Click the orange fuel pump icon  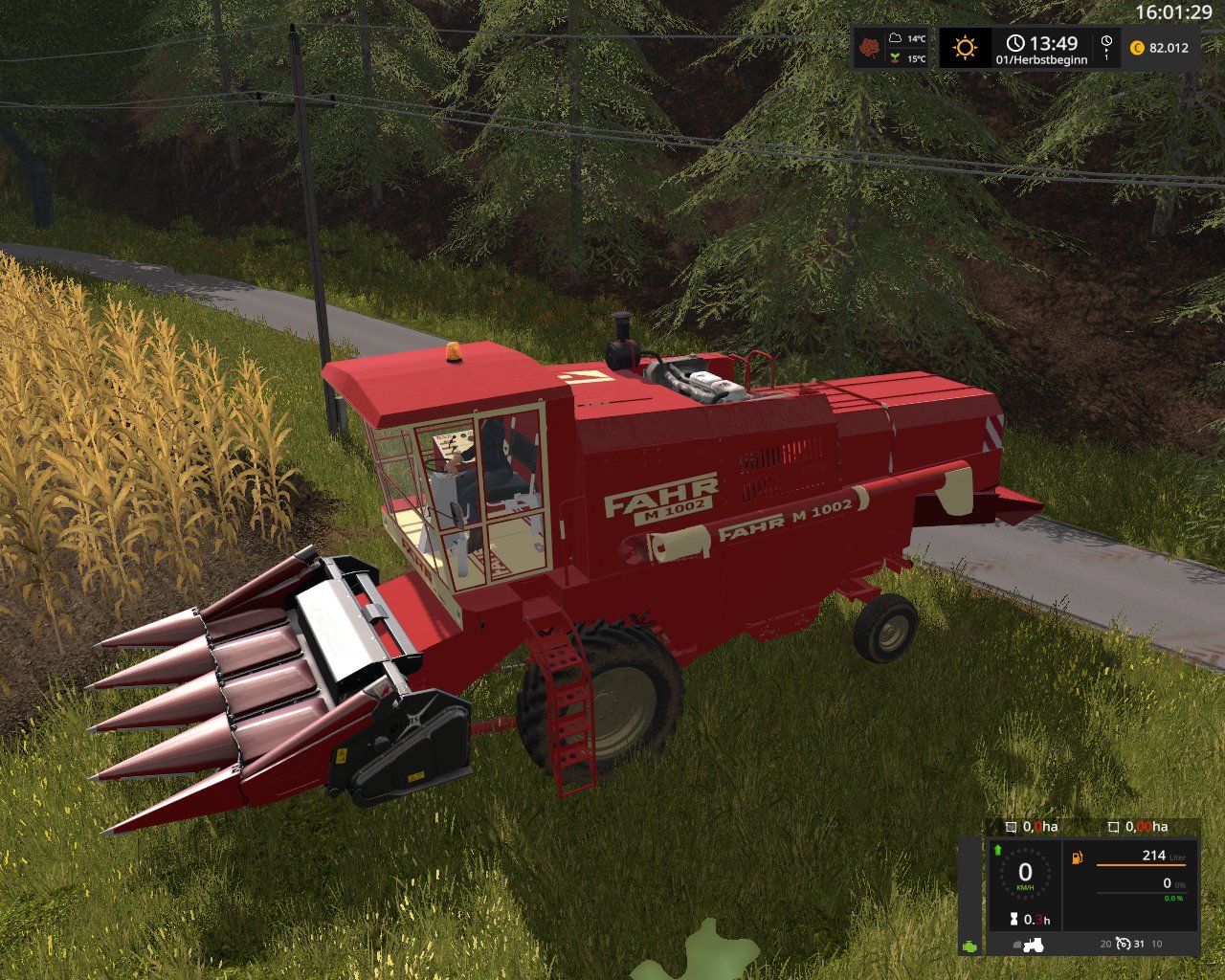pos(1078,857)
